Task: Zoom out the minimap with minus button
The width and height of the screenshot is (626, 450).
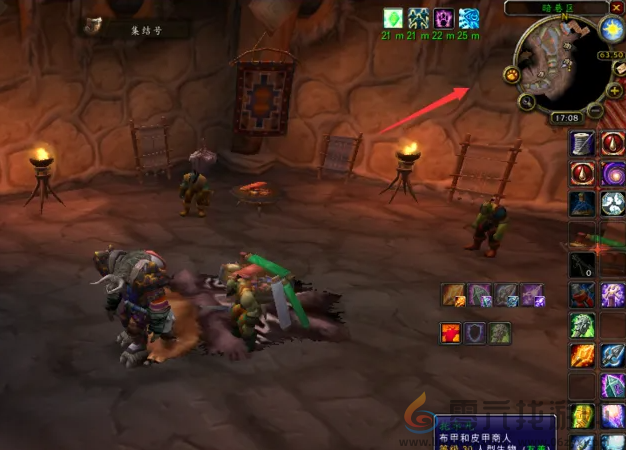Action: point(595,108)
